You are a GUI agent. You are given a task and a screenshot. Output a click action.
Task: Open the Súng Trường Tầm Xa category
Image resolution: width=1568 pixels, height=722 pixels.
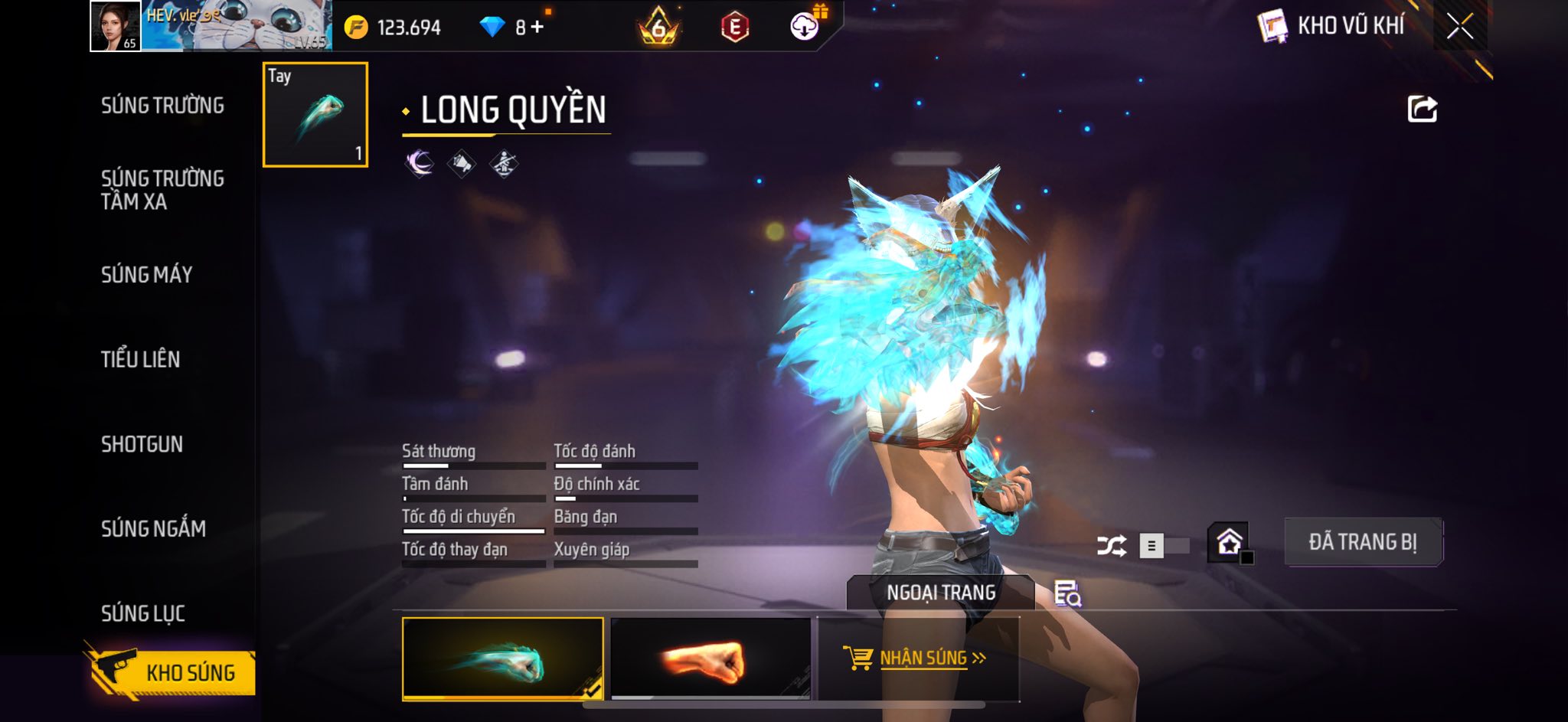pyautogui.click(x=162, y=190)
